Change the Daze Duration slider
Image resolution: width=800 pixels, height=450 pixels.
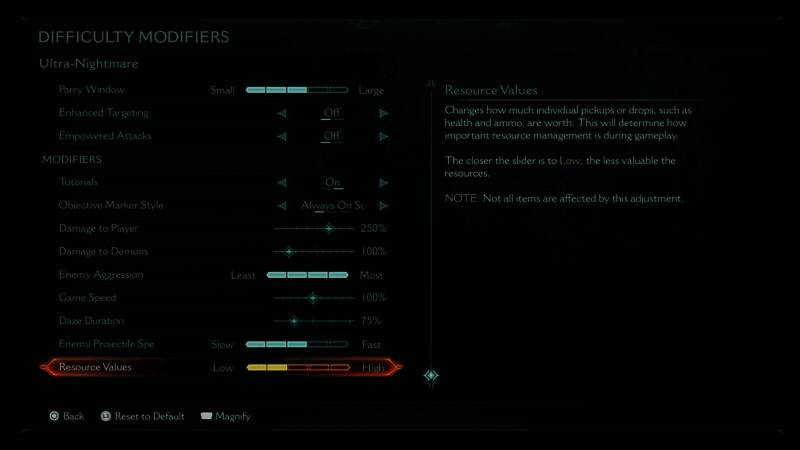pos(294,321)
